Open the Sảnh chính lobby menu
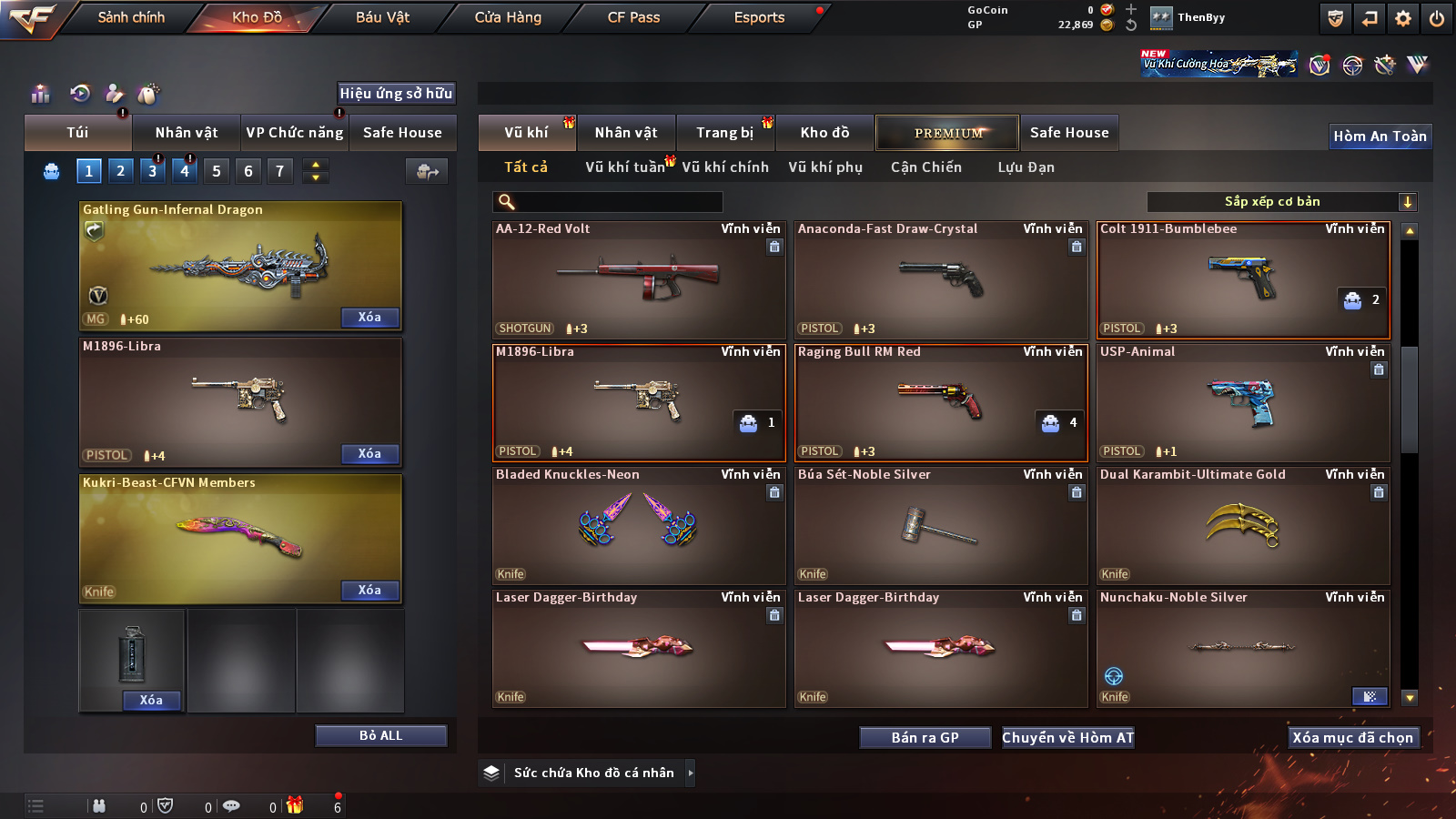Viewport: 1456px width, 819px height. coord(131,17)
